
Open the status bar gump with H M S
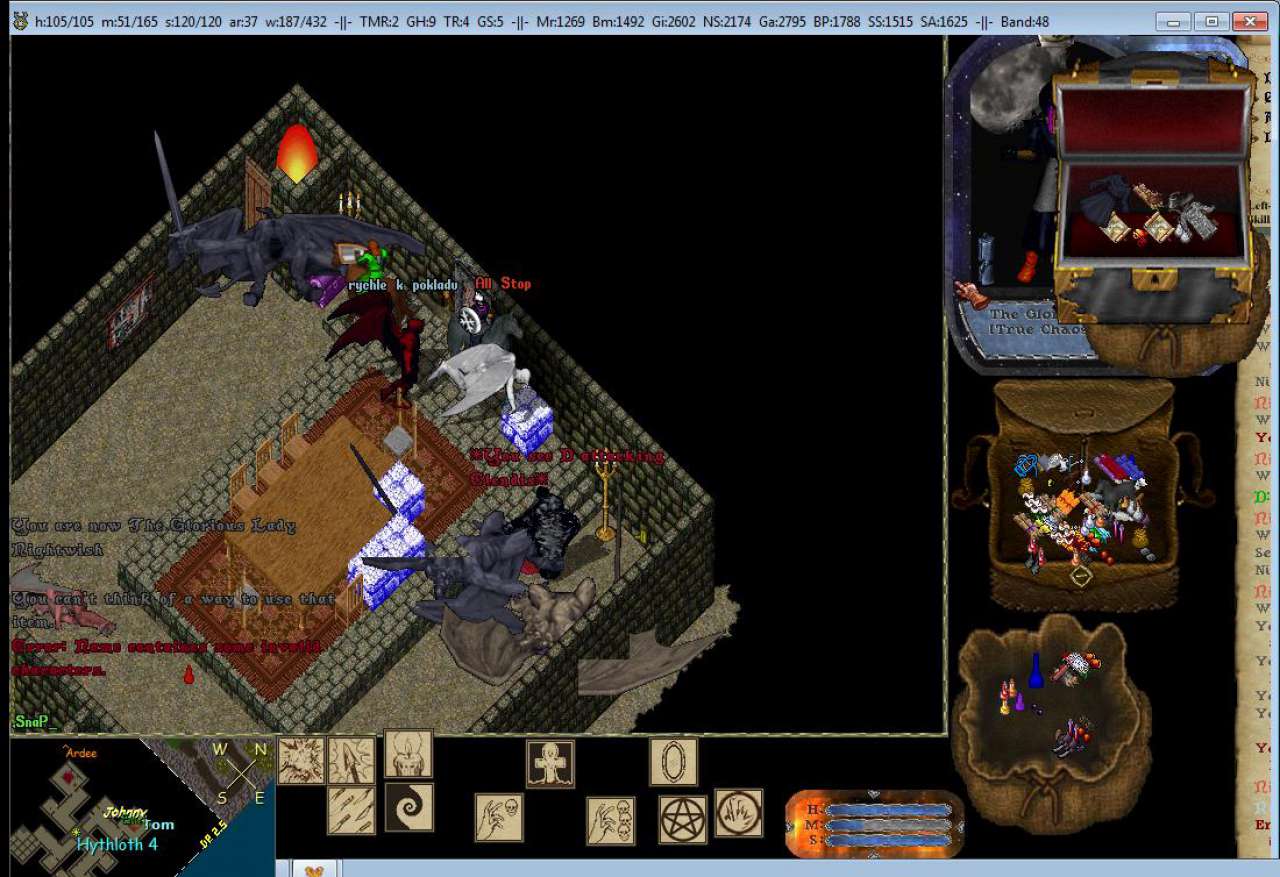(873, 824)
